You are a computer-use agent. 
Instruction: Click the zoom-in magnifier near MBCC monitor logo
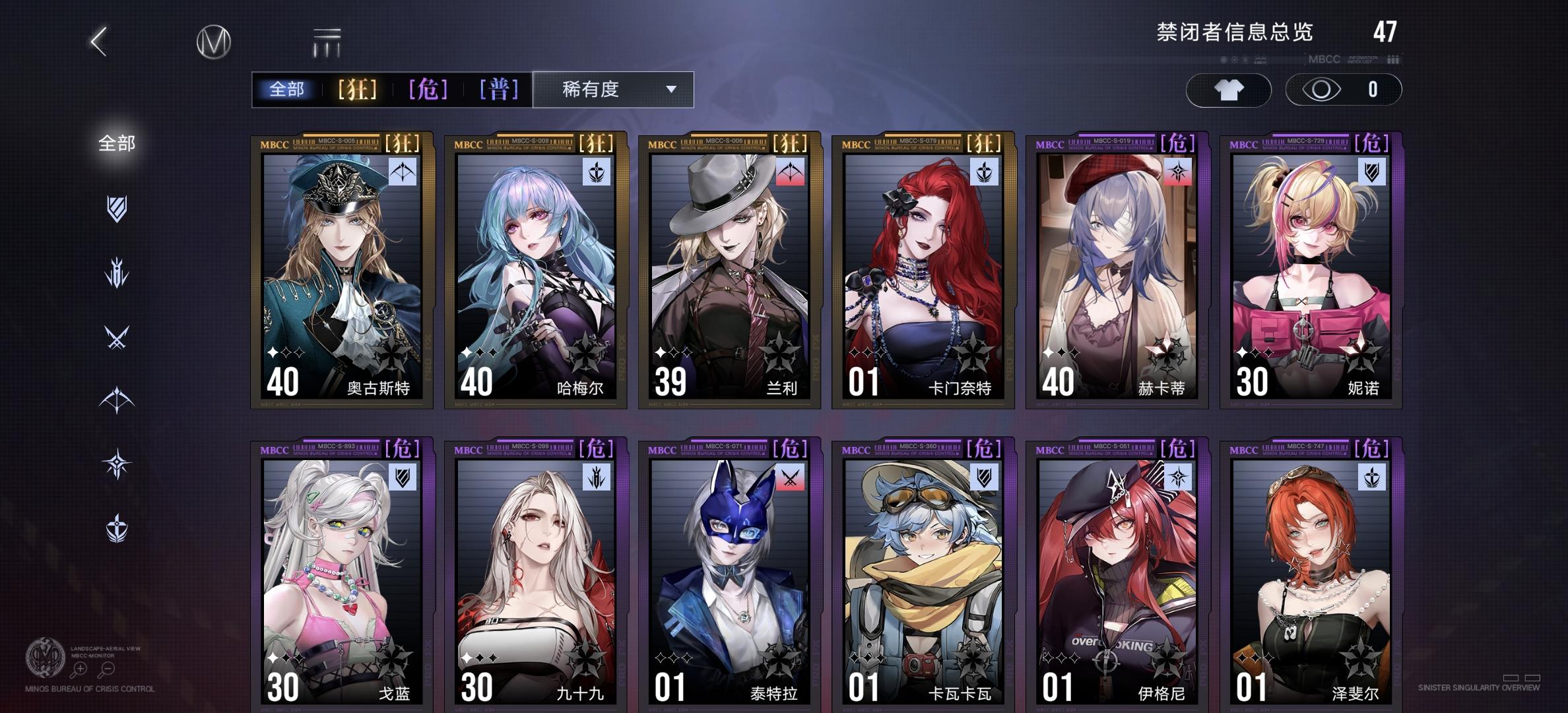point(80,668)
